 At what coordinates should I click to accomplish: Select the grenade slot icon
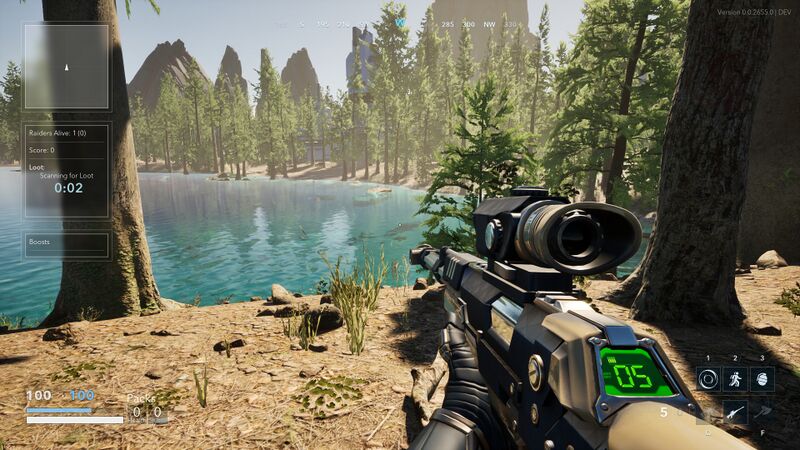pos(762,379)
